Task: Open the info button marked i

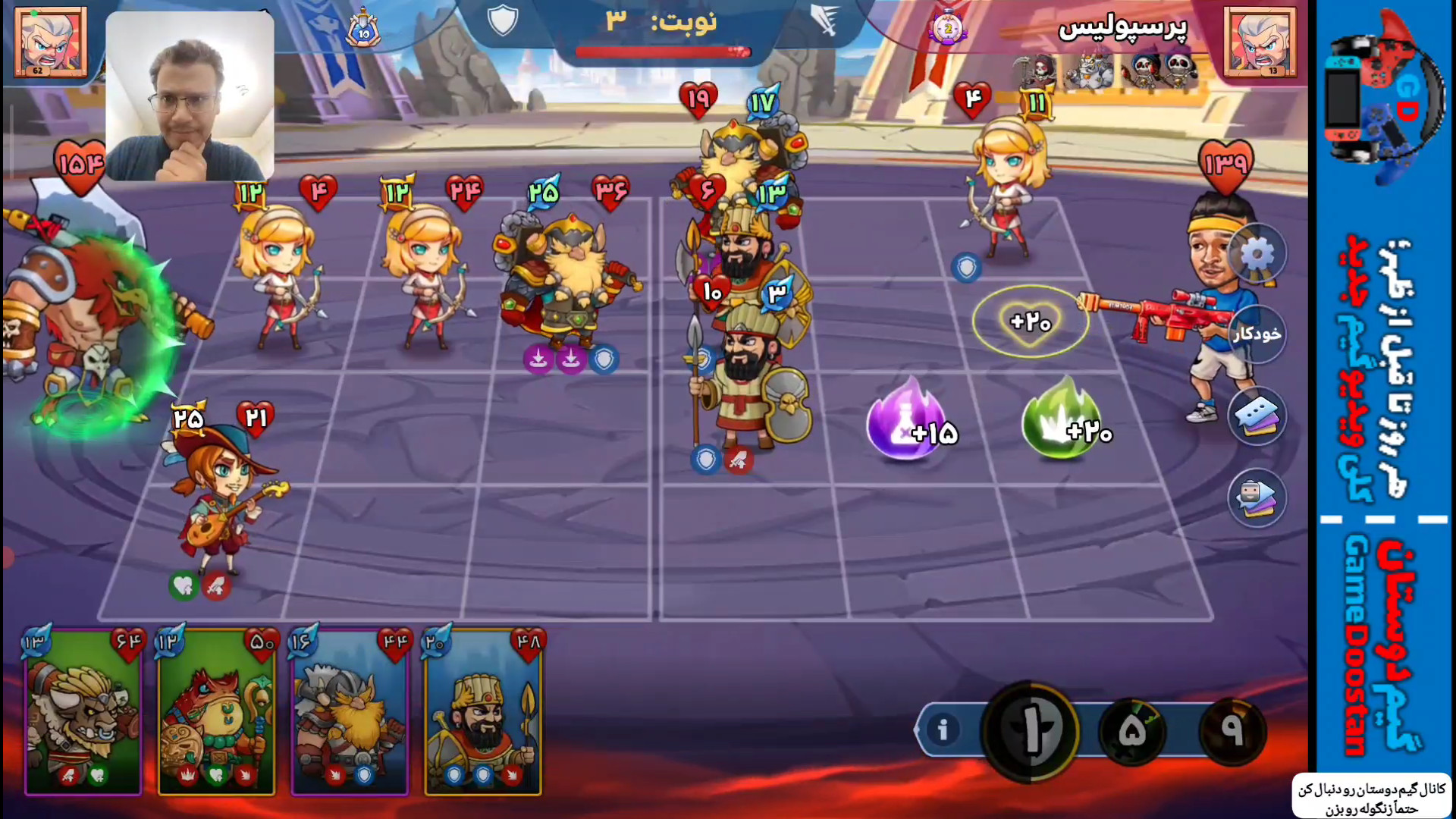Action: pos(943,730)
